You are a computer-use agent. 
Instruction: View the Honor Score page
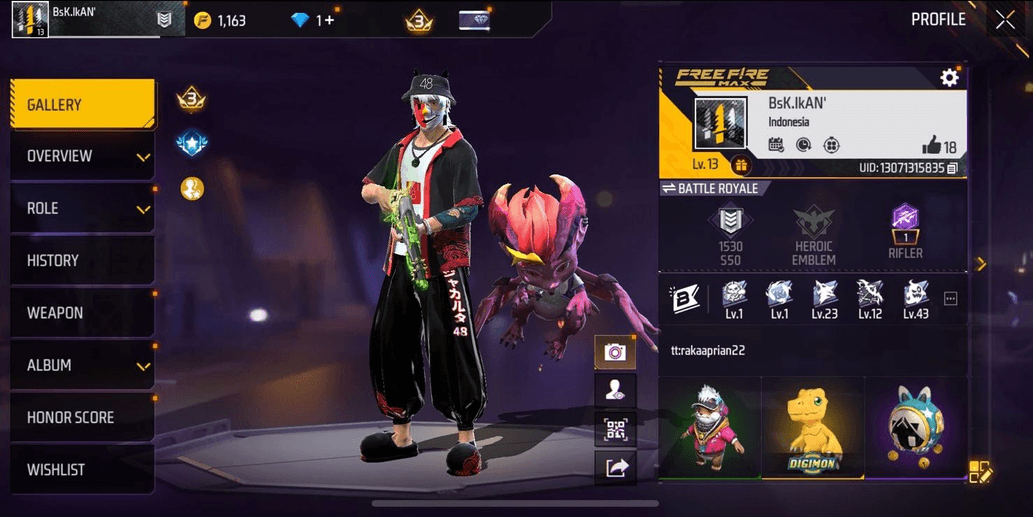pos(82,418)
